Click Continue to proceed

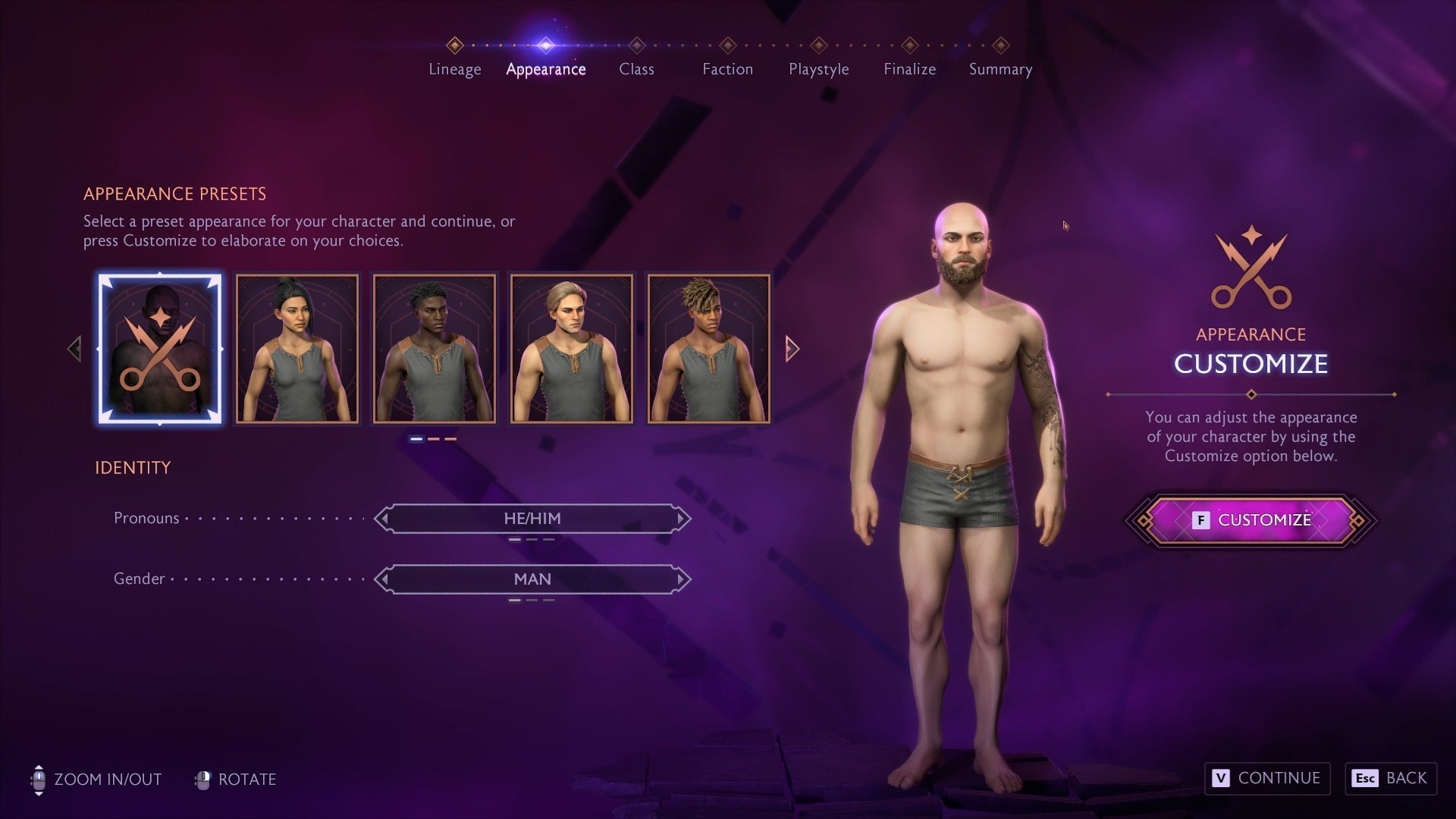coord(1266,778)
